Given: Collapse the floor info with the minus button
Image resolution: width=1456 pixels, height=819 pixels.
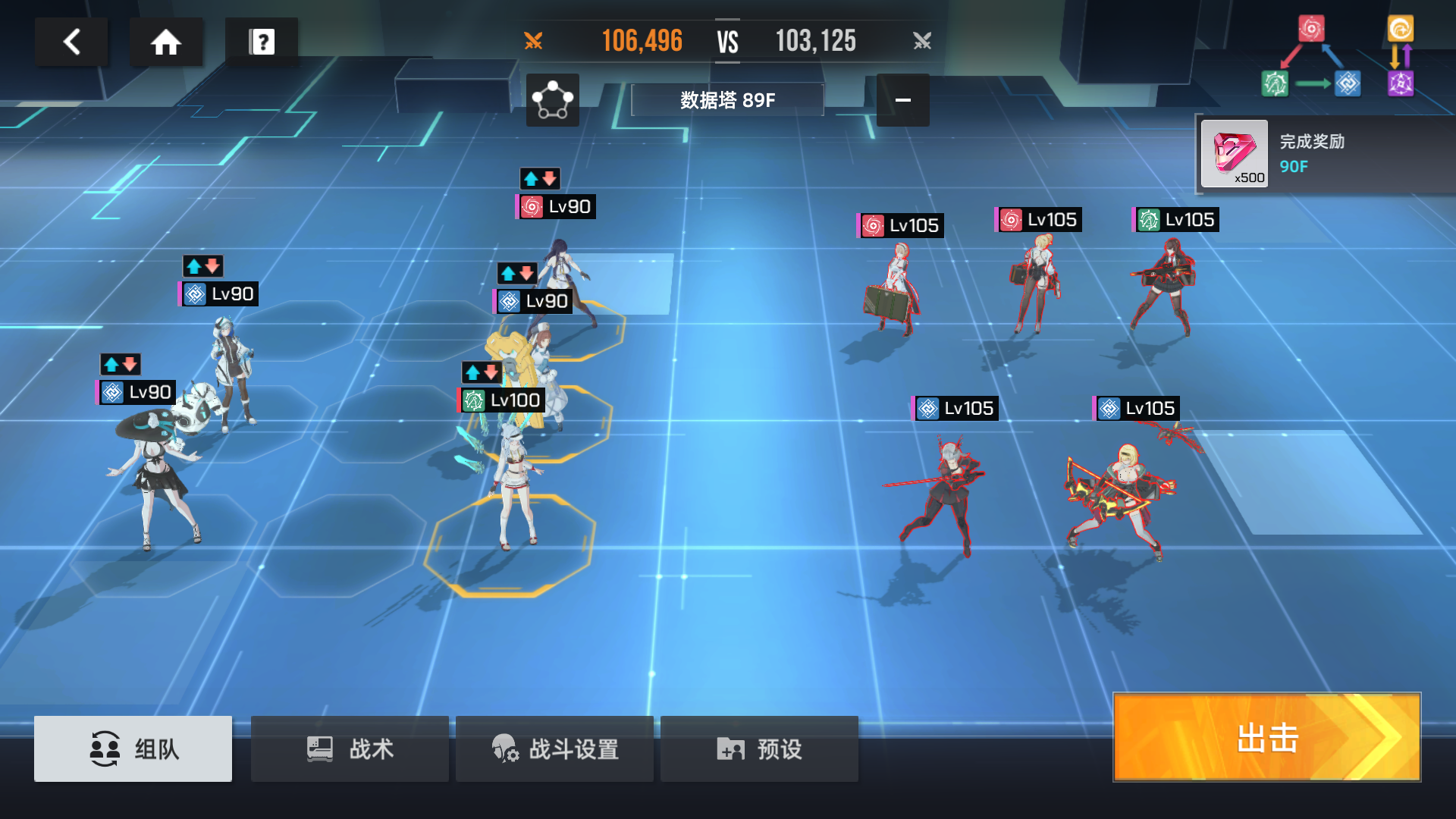Looking at the screenshot, I should click(903, 100).
